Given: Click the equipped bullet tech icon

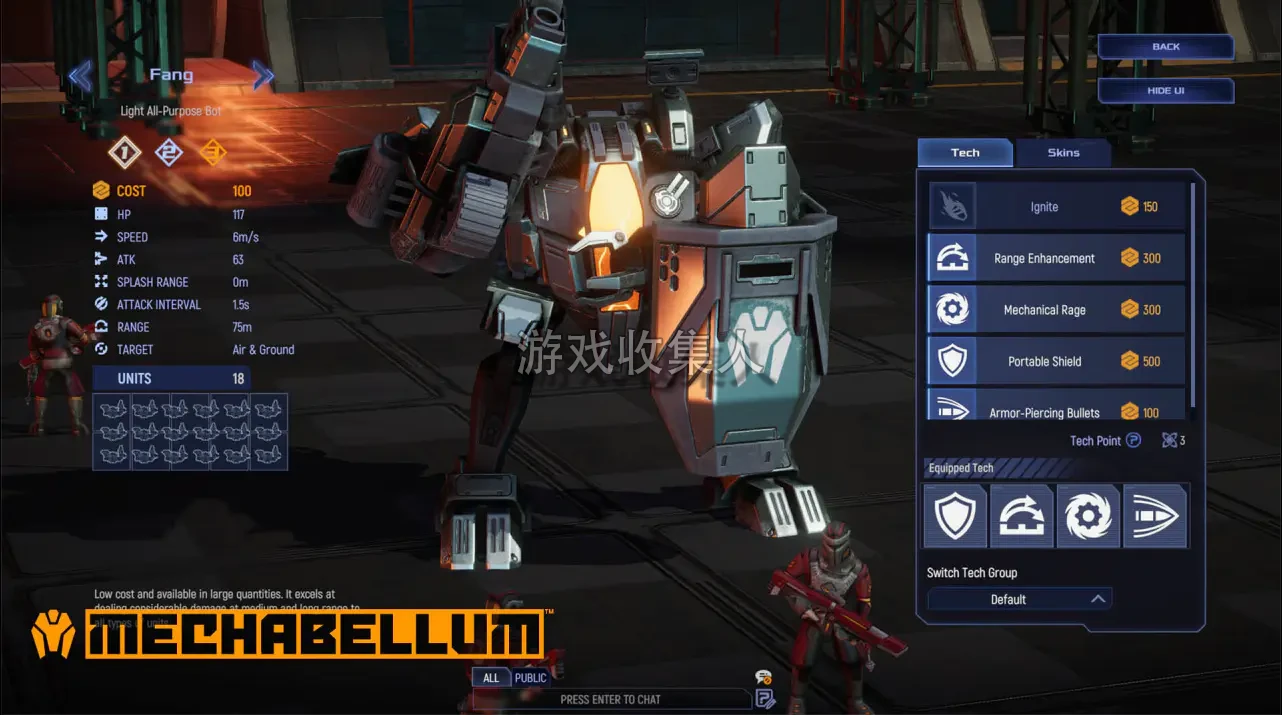Looking at the screenshot, I should [x=1155, y=516].
